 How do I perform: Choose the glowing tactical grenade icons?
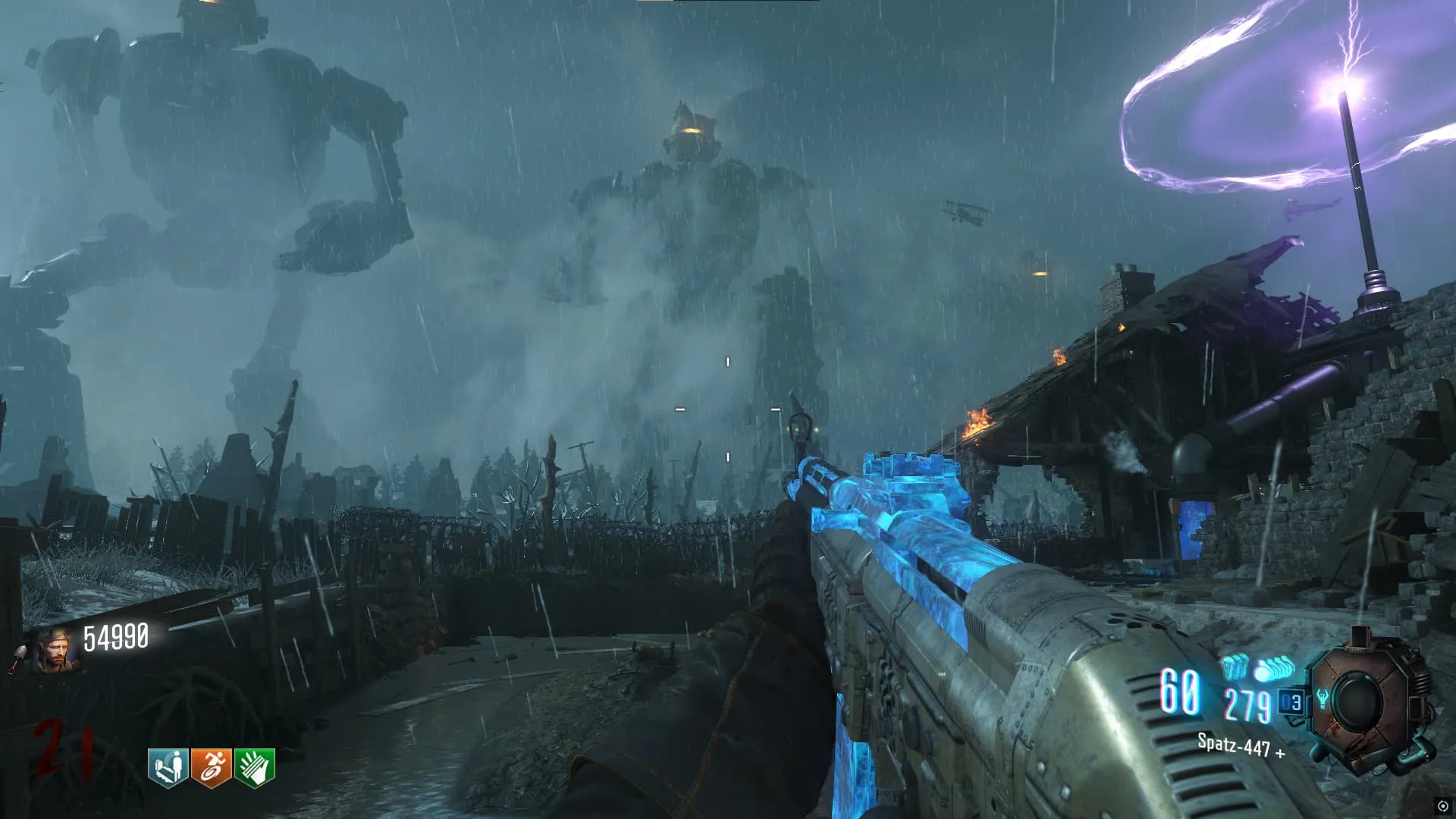click(x=1235, y=667)
